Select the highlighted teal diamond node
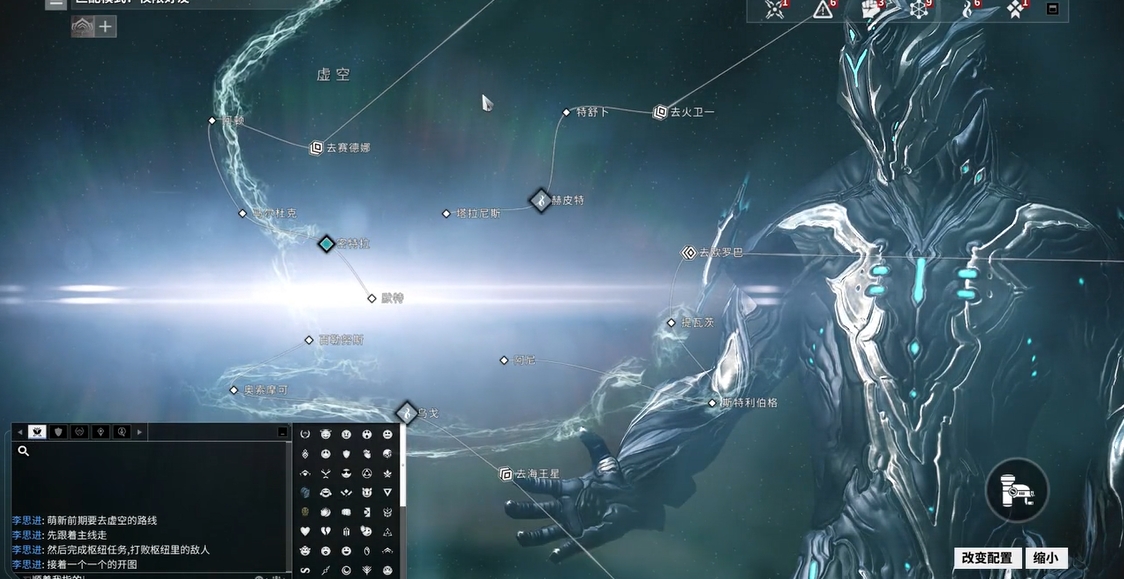This screenshot has width=1124, height=579. point(326,243)
